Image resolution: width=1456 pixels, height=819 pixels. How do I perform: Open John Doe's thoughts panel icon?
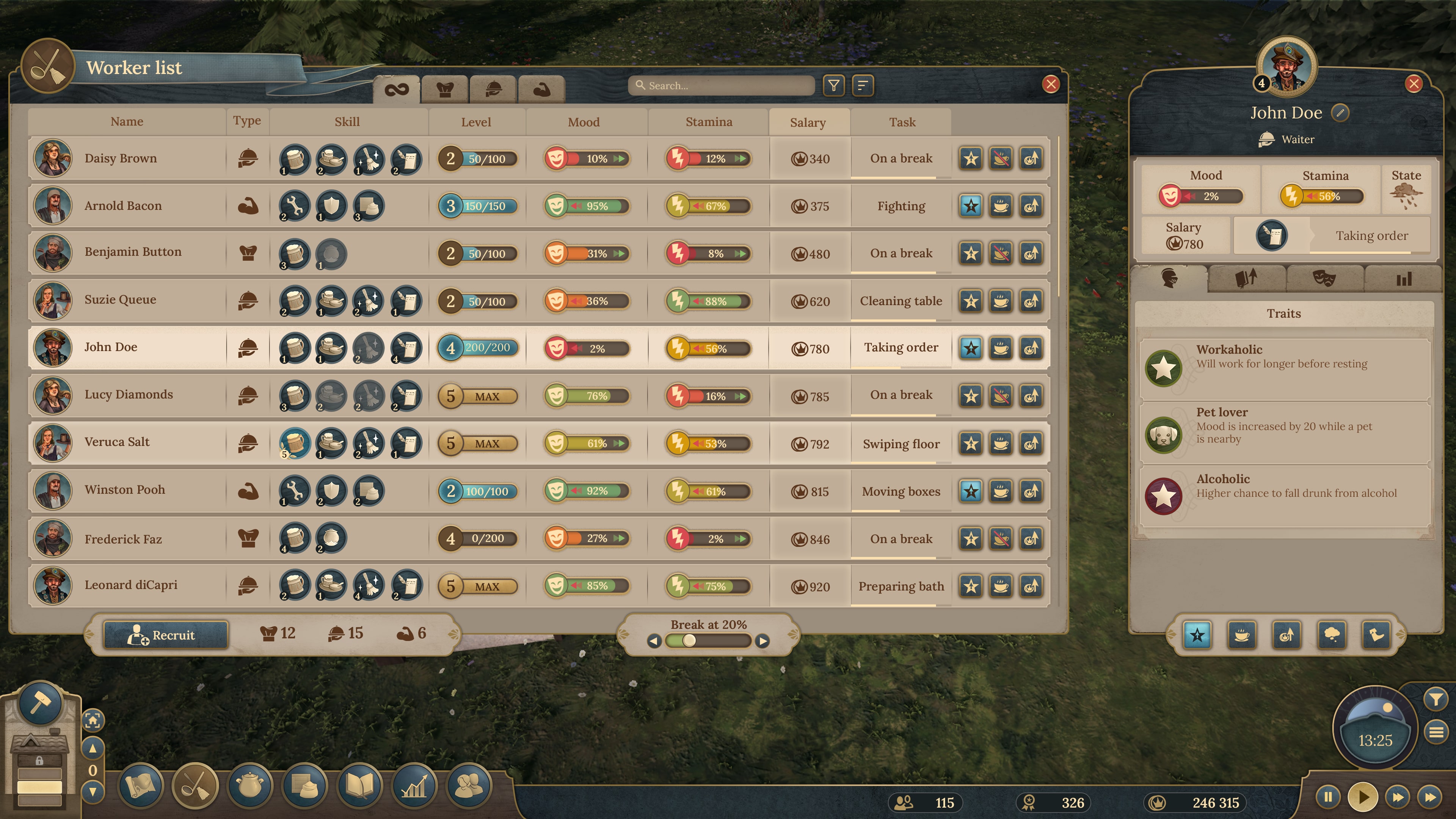(1332, 635)
